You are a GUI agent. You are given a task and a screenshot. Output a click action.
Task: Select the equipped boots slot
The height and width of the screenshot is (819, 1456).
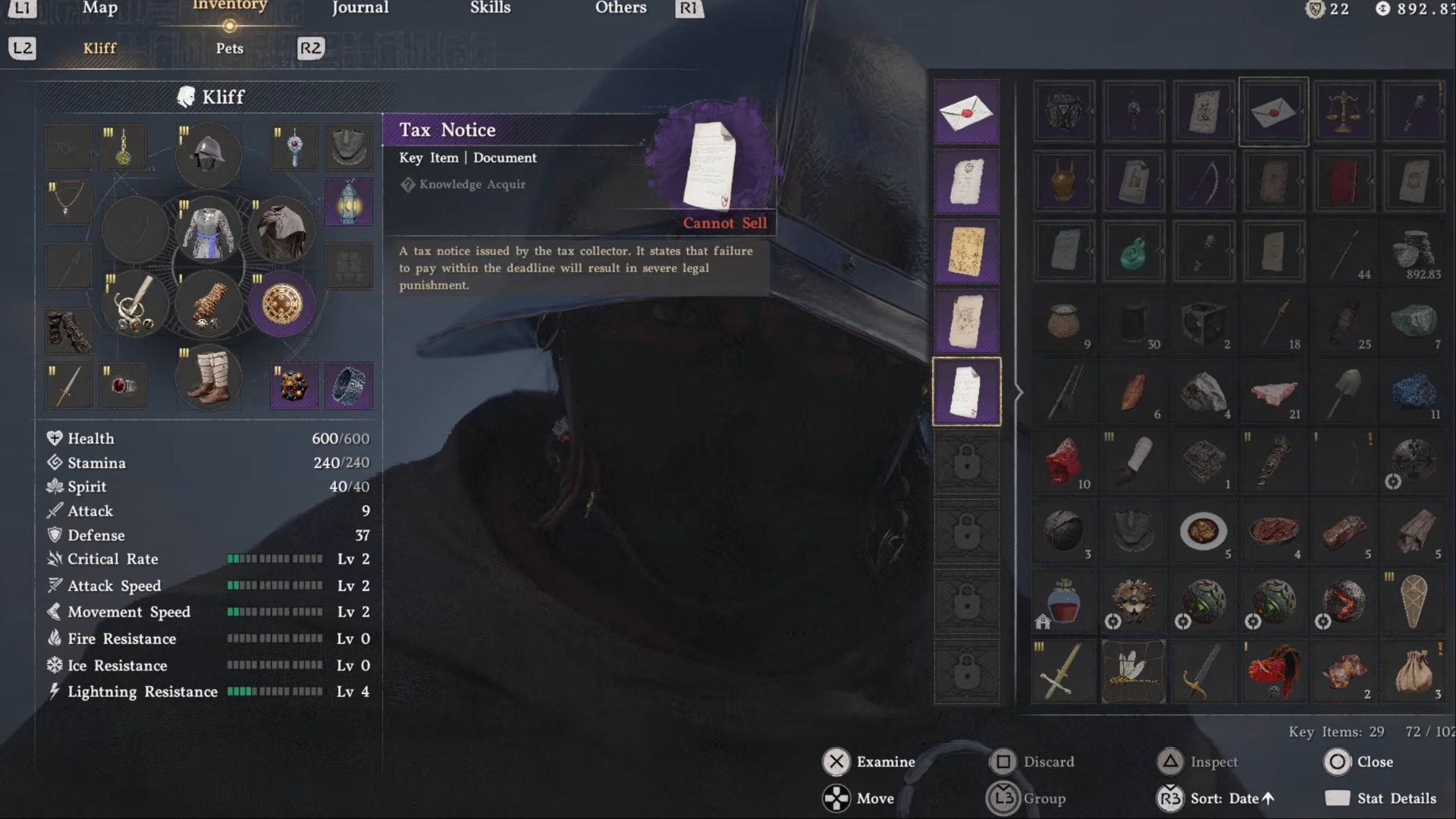click(208, 378)
